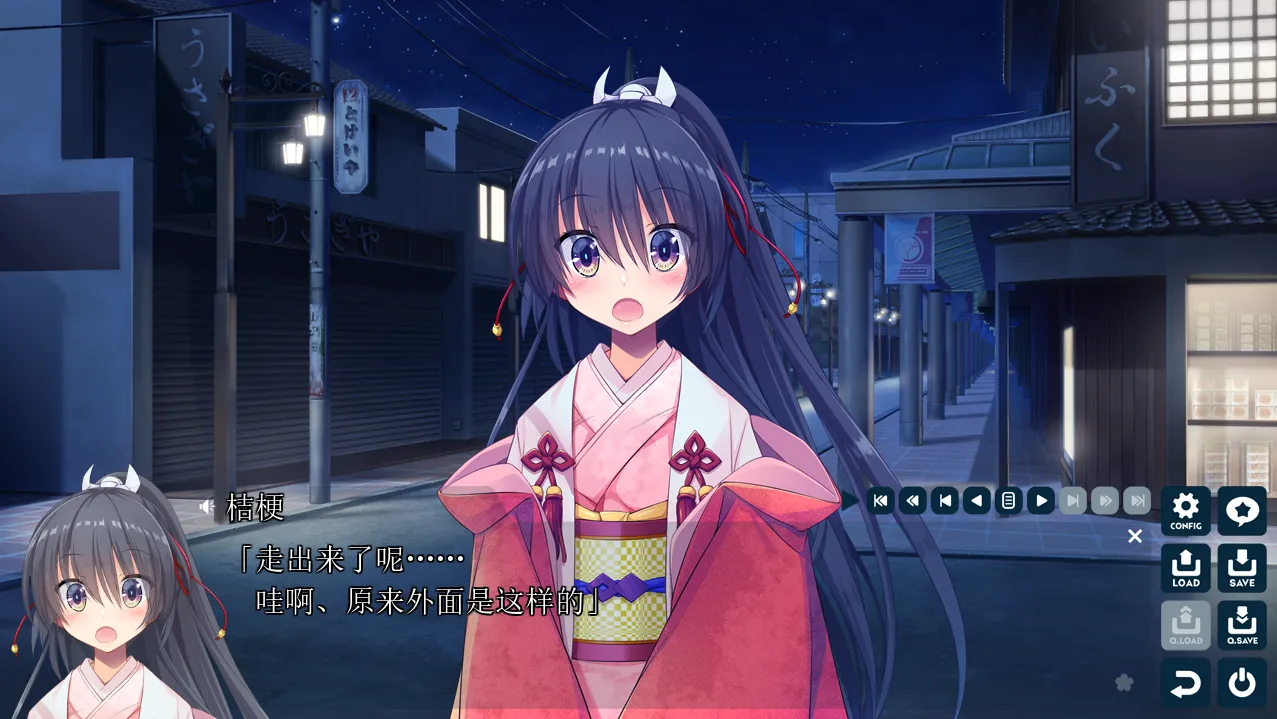
Task: Open the CONFIG settings
Action: [1186, 511]
